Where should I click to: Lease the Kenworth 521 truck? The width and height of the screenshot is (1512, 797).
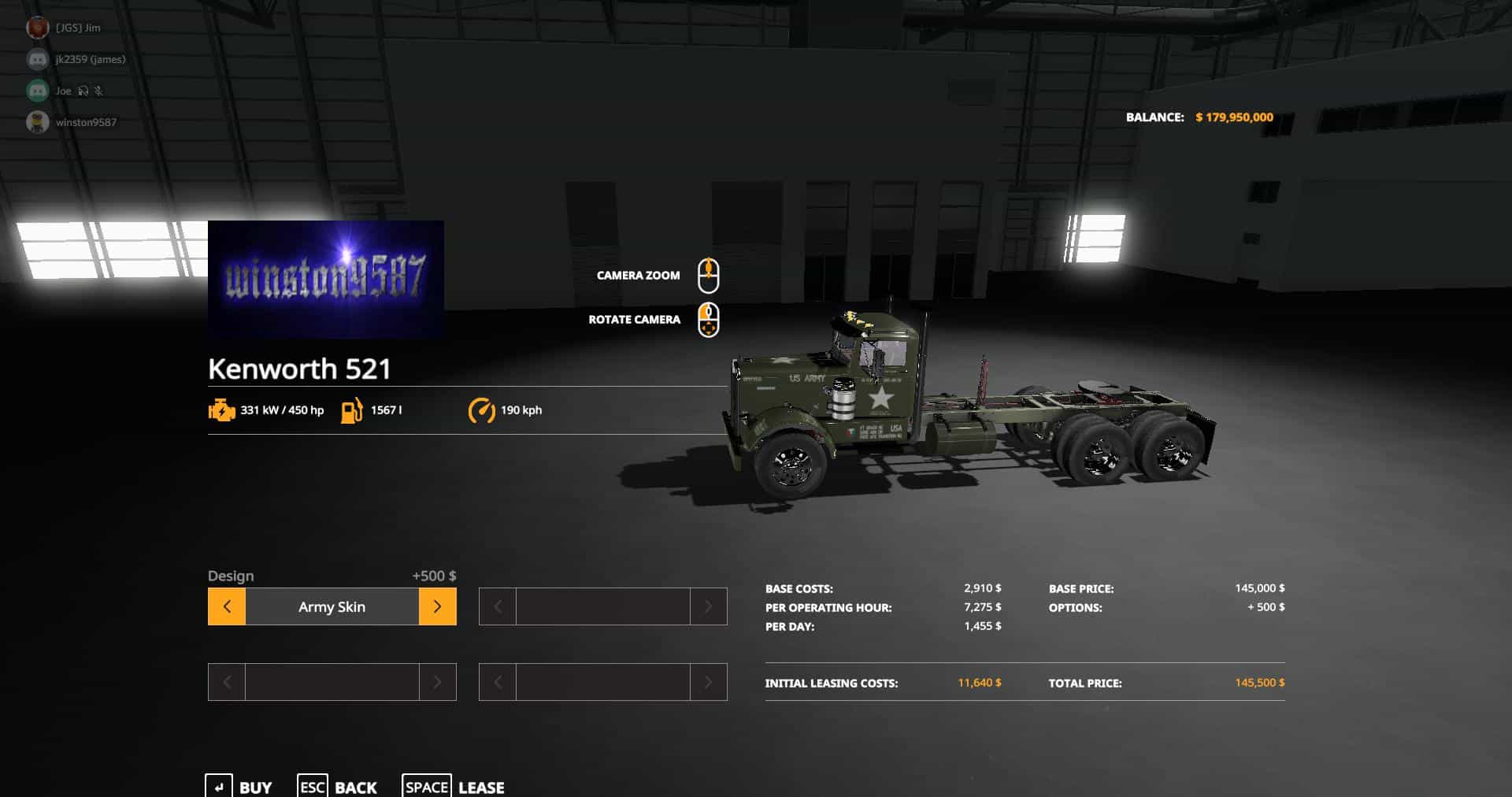coord(454,787)
